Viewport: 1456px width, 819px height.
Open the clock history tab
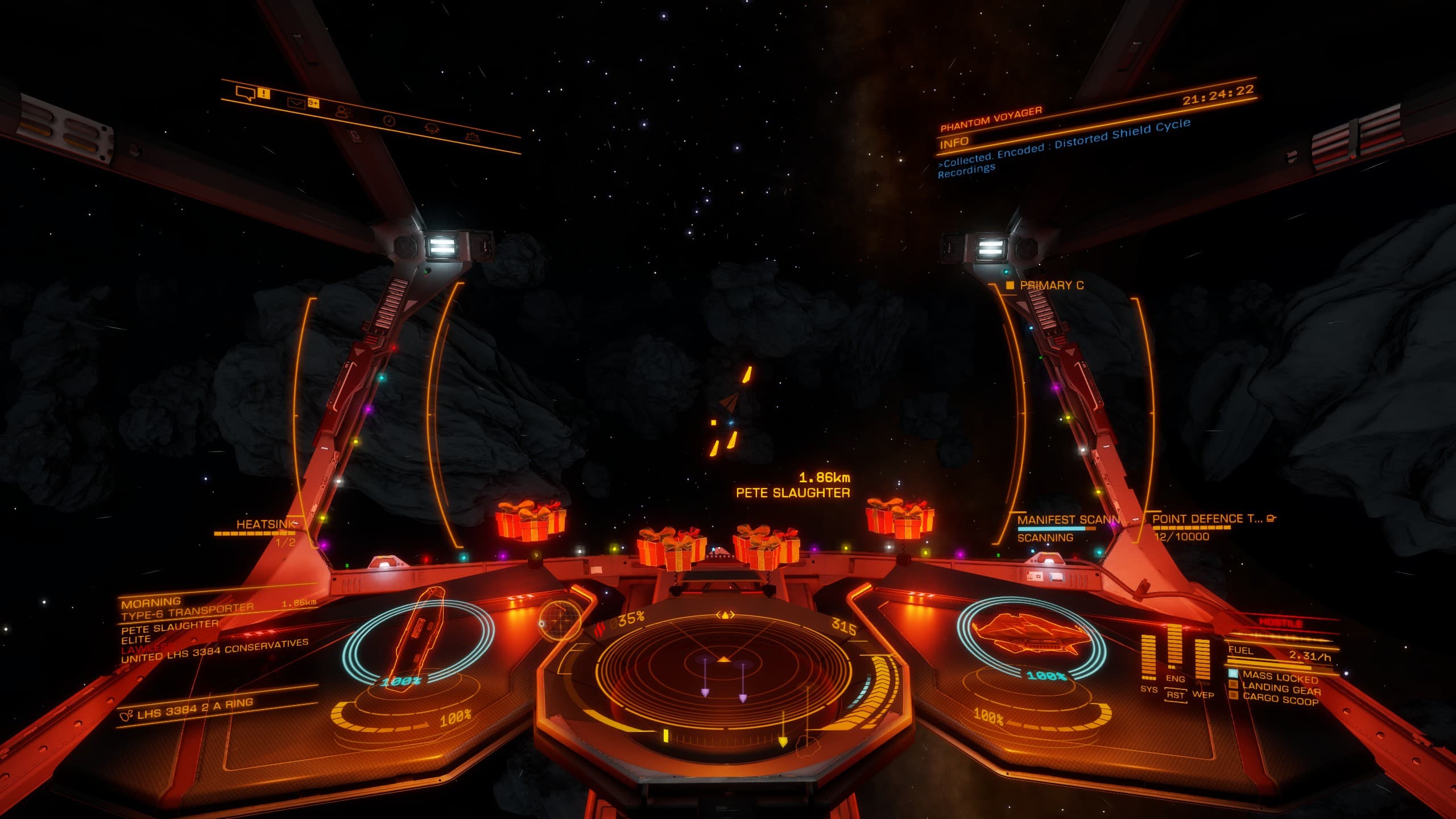390,121
